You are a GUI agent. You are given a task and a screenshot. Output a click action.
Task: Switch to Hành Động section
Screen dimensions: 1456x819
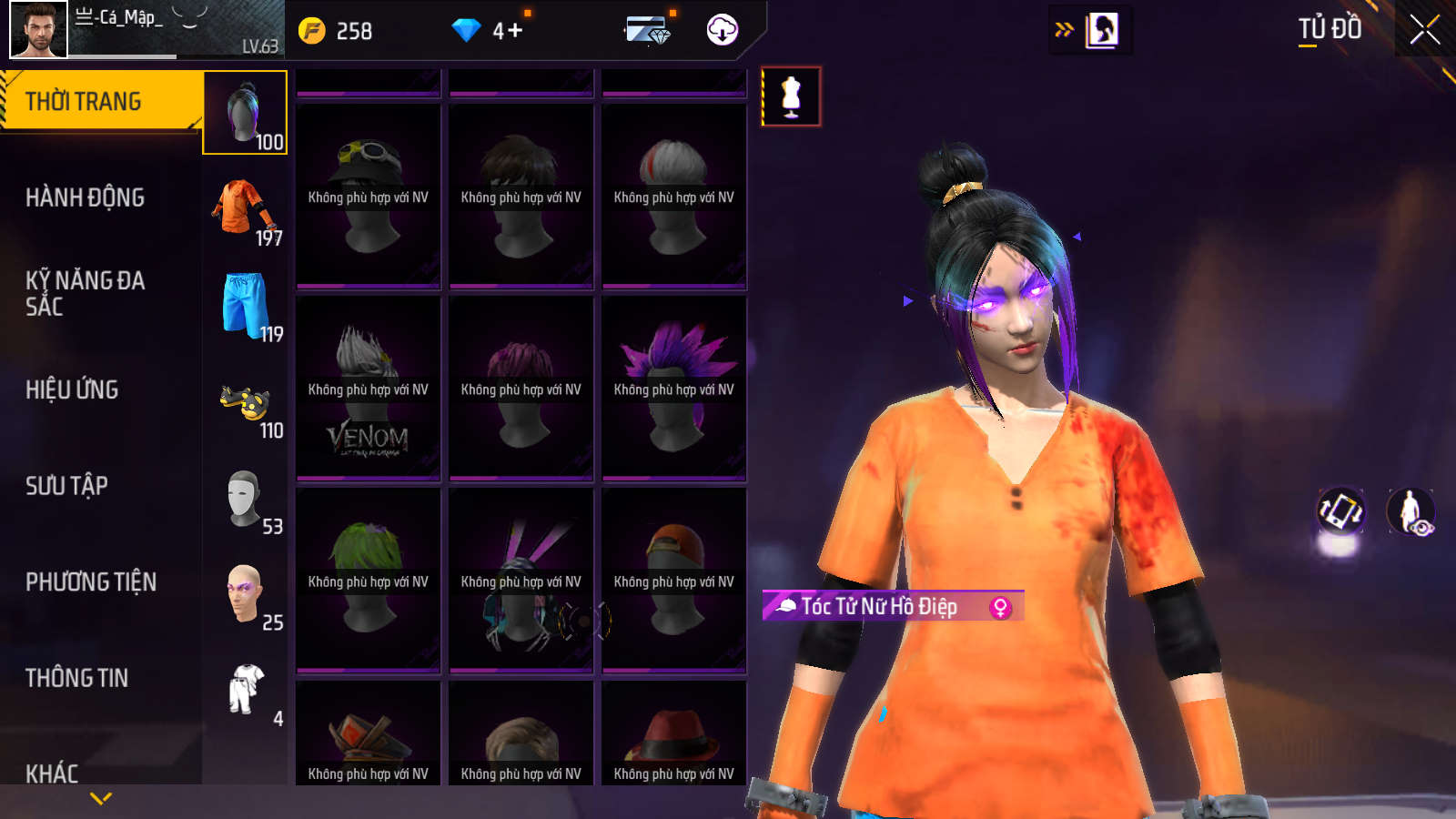coord(85,197)
